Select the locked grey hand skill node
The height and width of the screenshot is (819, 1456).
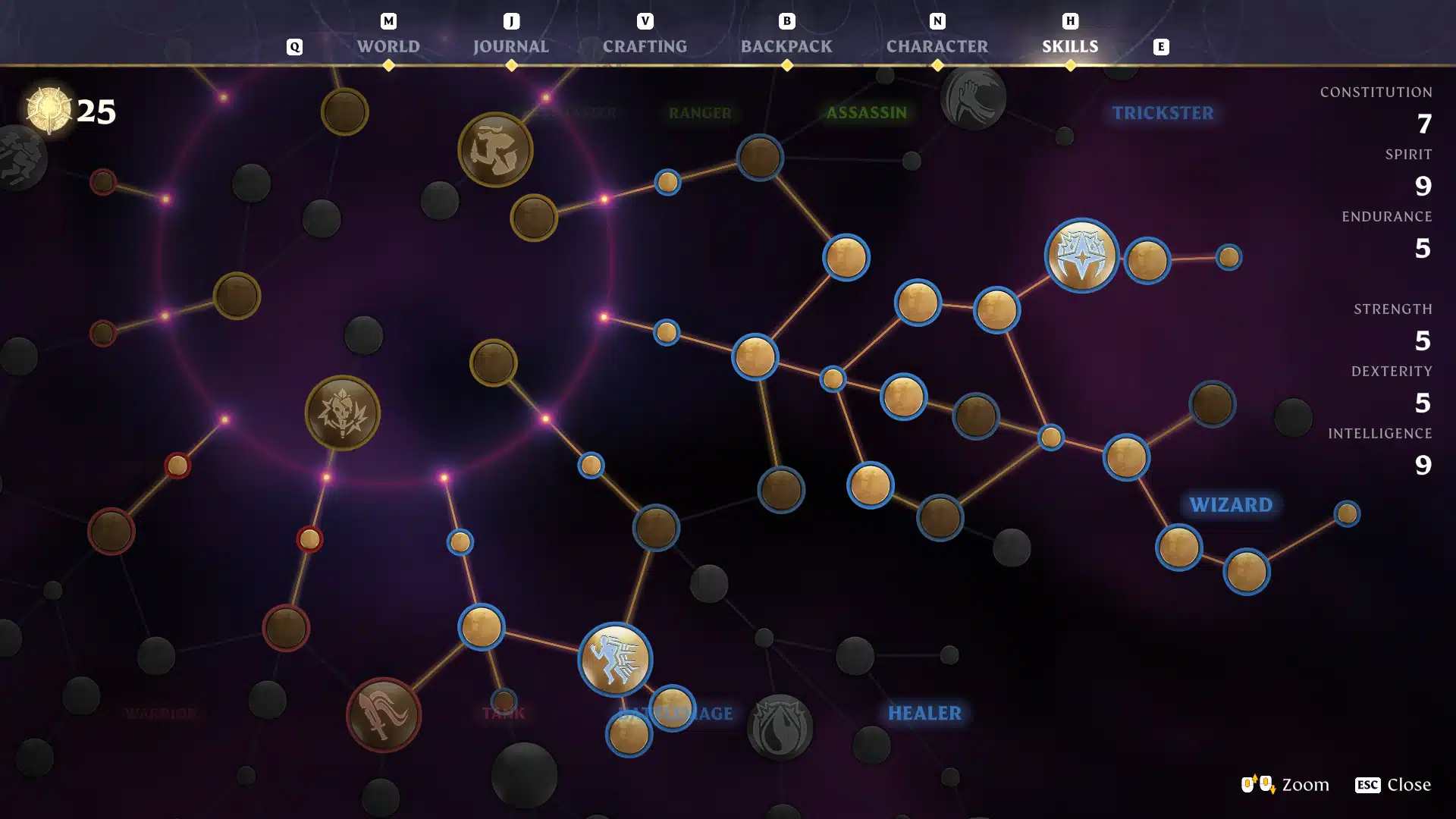973,98
